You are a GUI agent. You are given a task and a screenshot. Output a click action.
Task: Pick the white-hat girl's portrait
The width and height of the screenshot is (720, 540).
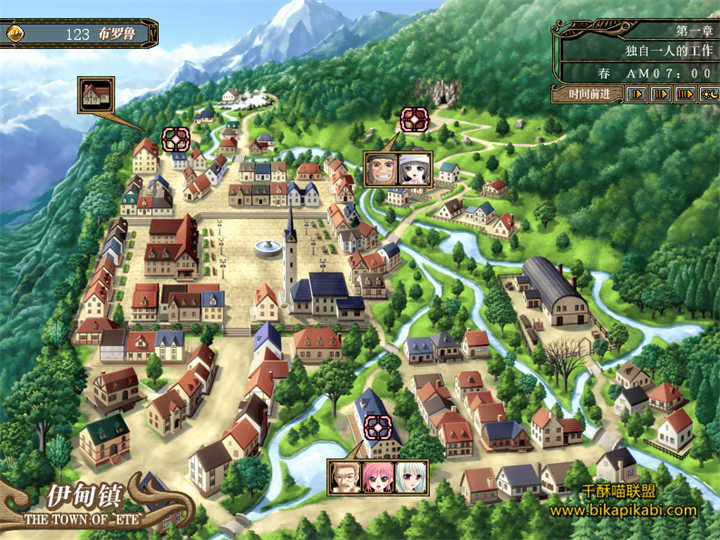pyautogui.click(x=414, y=168)
